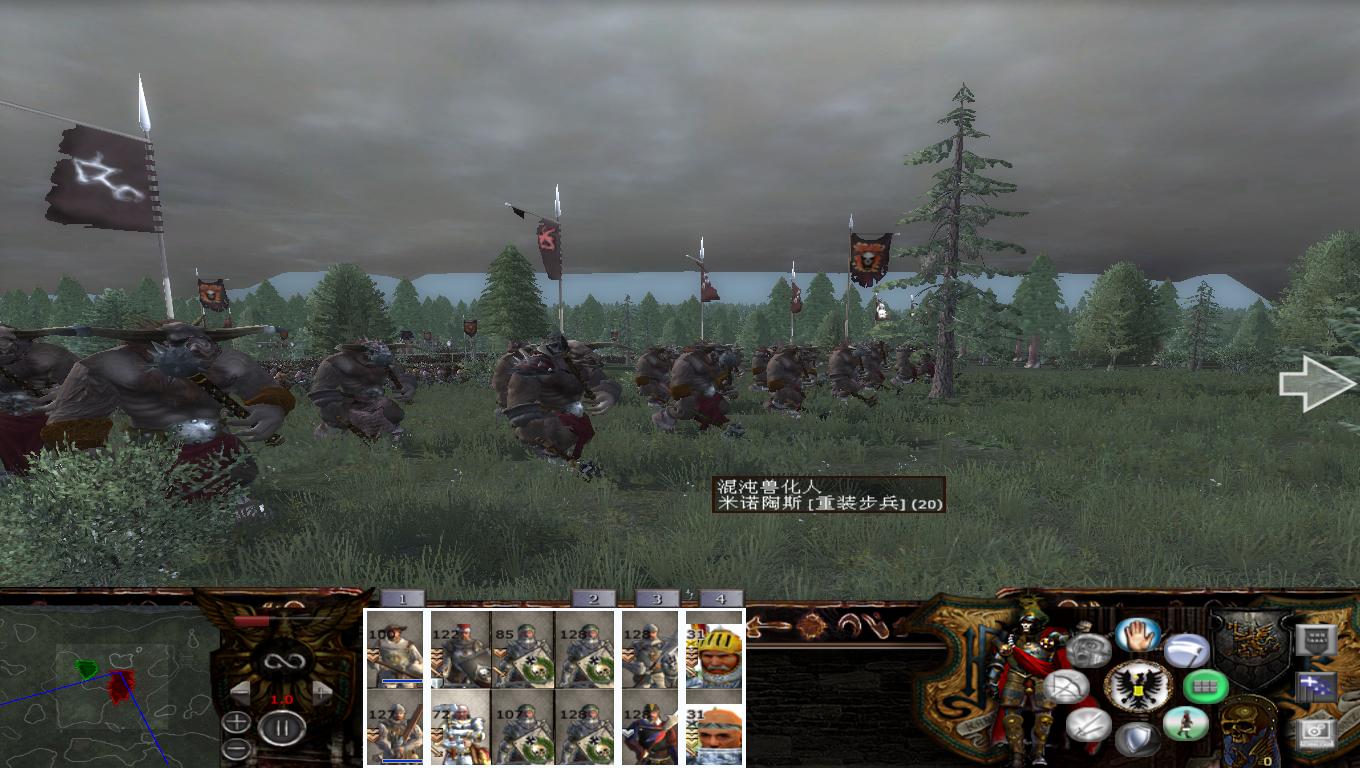The height and width of the screenshot is (768, 1360).
Task: Pause the battle with the pause button
Action: pyautogui.click(x=282, y=727)
